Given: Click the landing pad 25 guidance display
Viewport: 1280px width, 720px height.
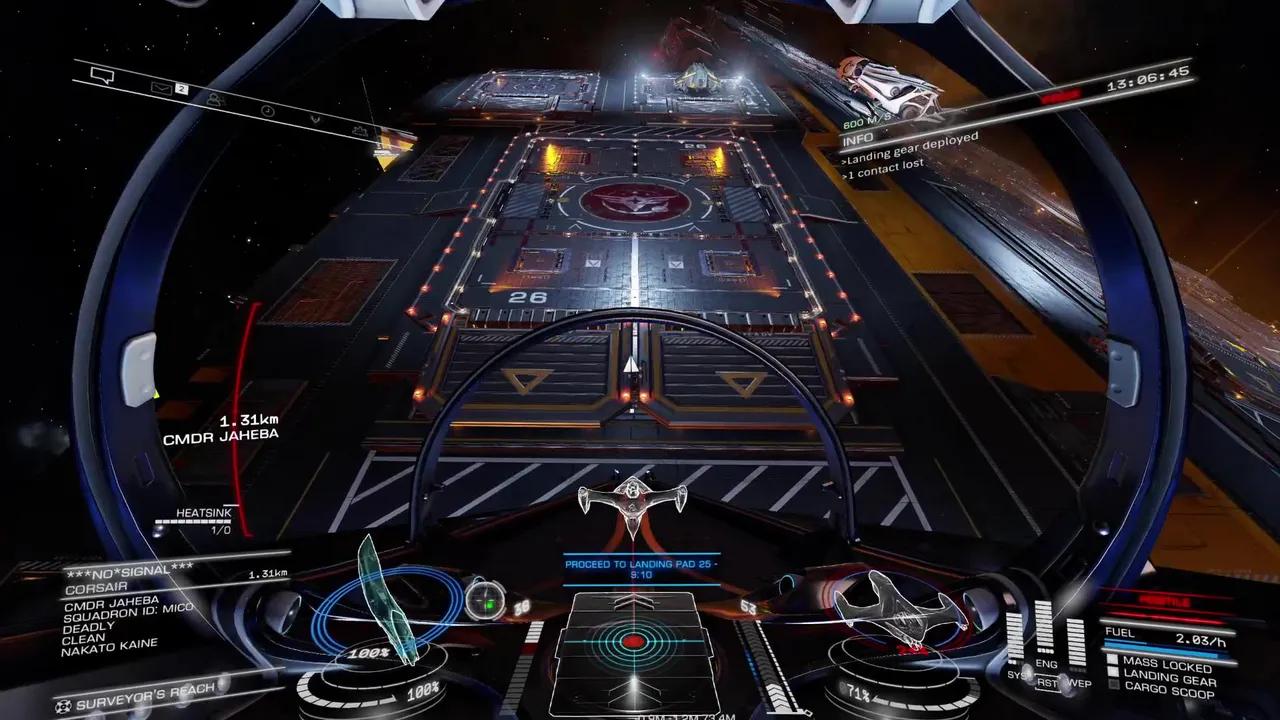Looking at the screenshot, I should [641, 569].
